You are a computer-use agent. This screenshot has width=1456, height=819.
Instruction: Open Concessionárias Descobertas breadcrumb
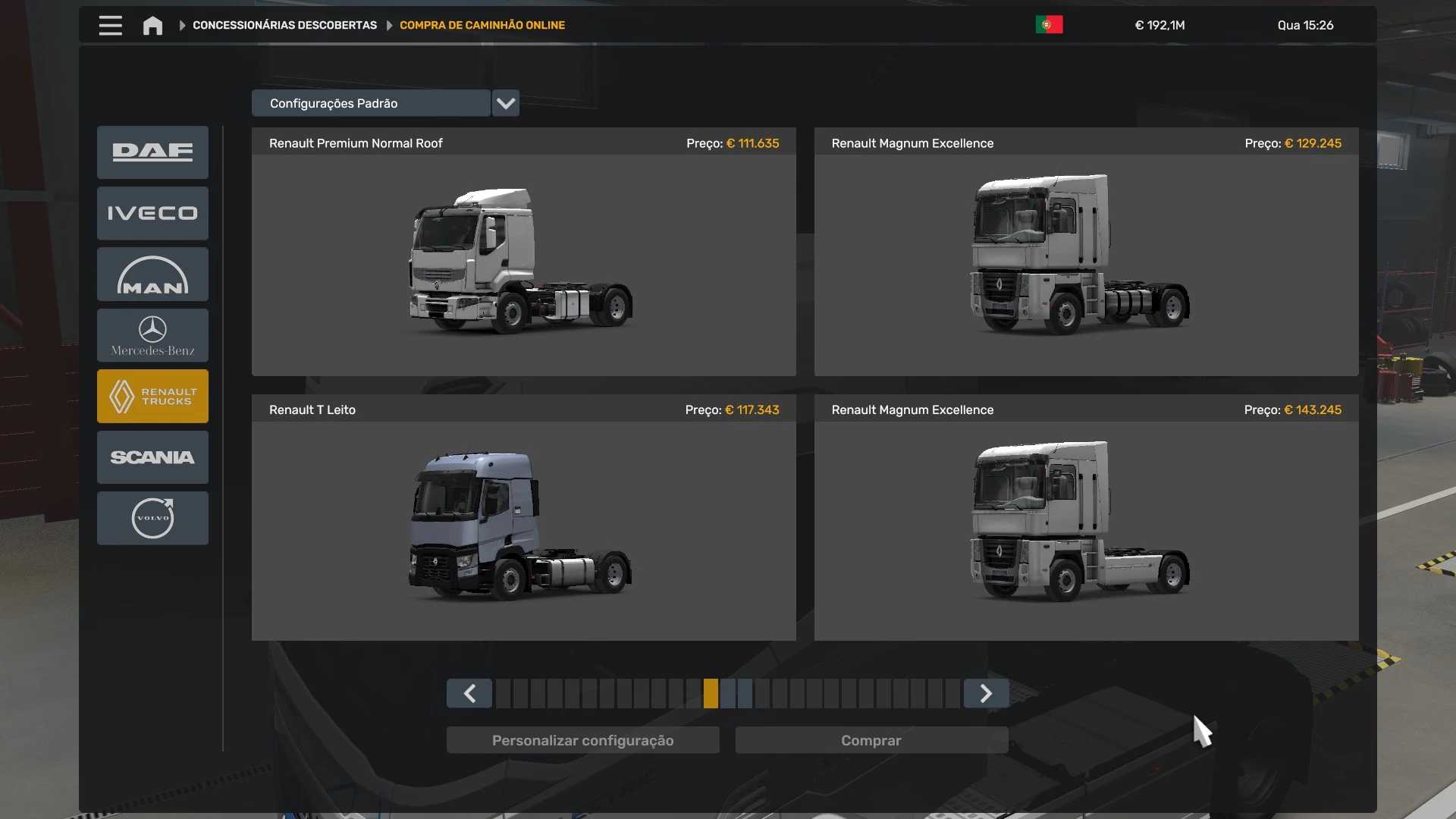pyautogui.click(x=284, y=25)
